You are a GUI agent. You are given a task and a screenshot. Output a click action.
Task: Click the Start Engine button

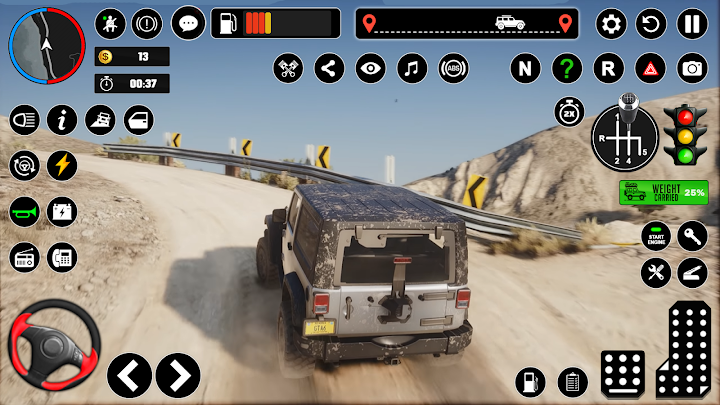click(x=655, y=236)
